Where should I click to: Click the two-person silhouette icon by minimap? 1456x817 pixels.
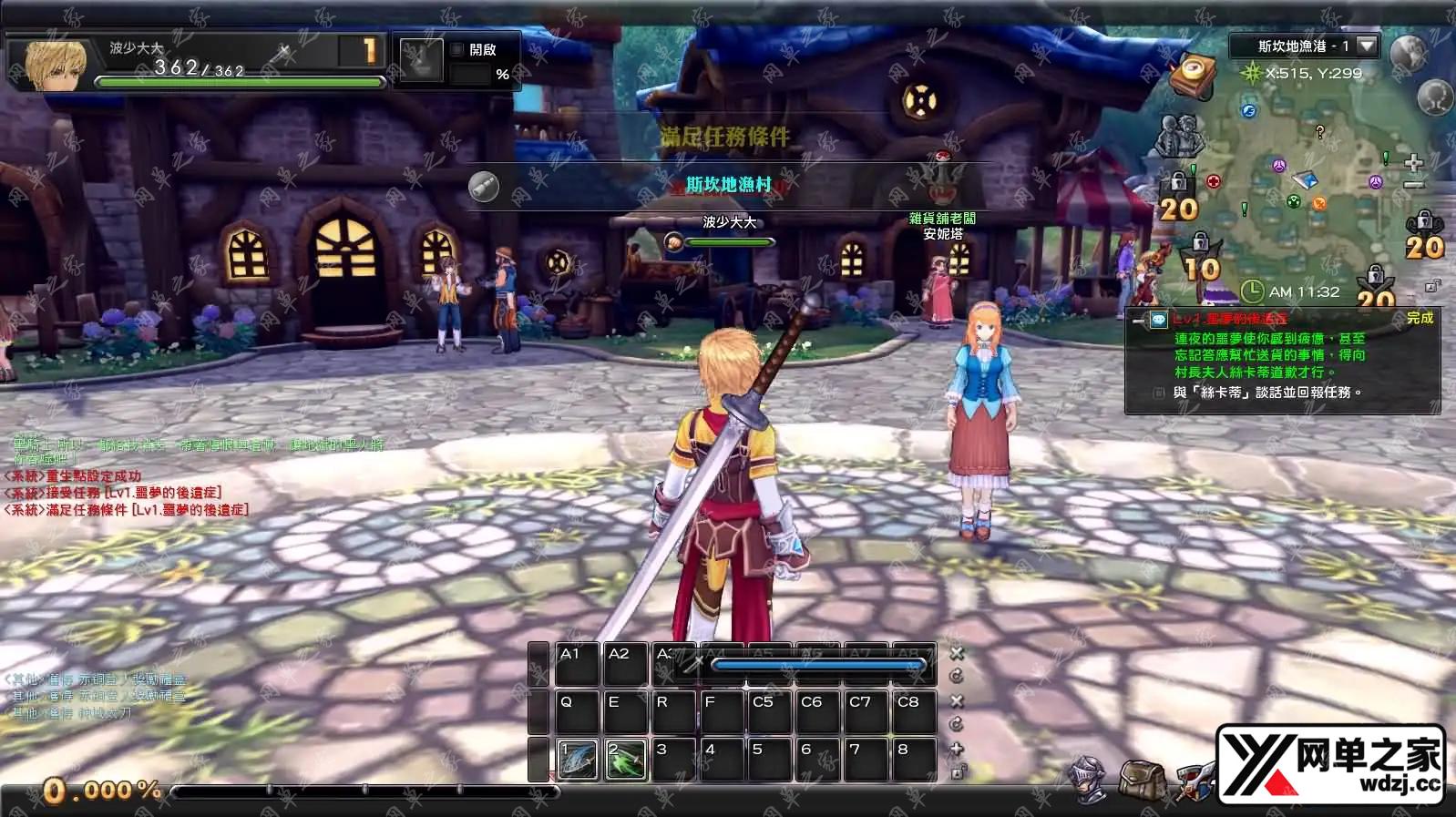(1179, 136)
